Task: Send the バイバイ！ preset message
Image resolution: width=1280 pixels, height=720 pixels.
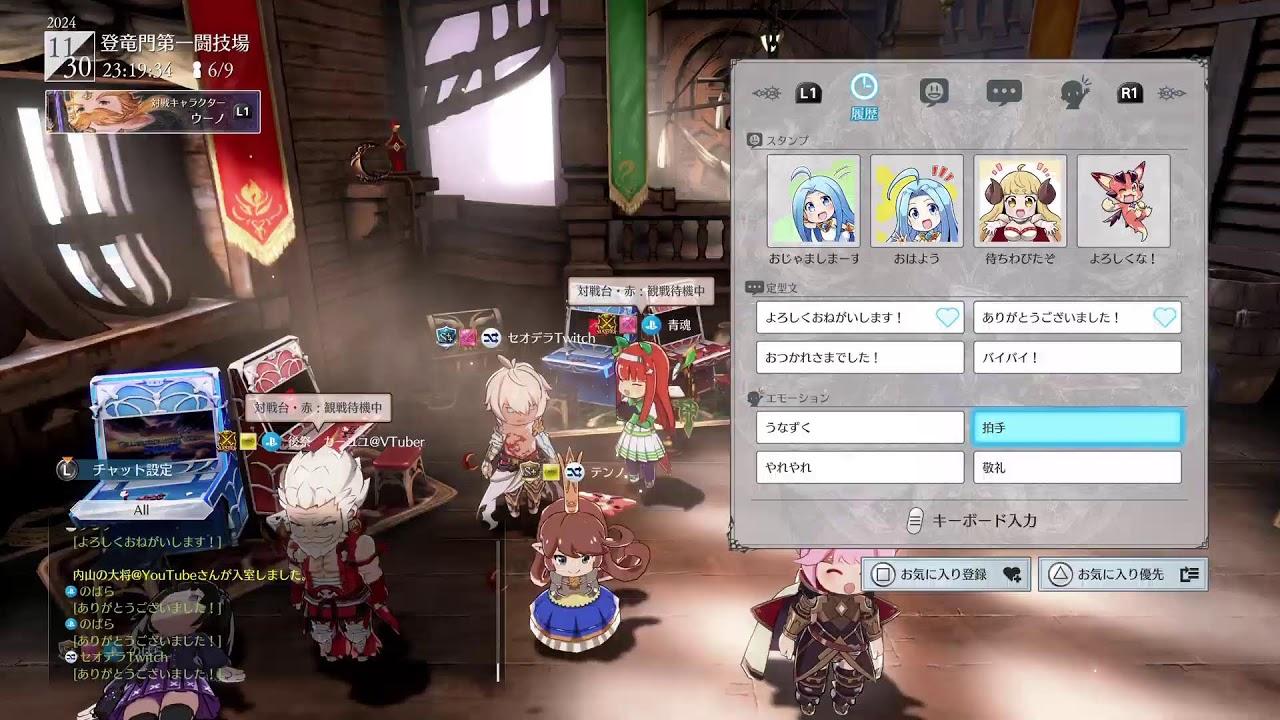Action: tap(1076, 357)
